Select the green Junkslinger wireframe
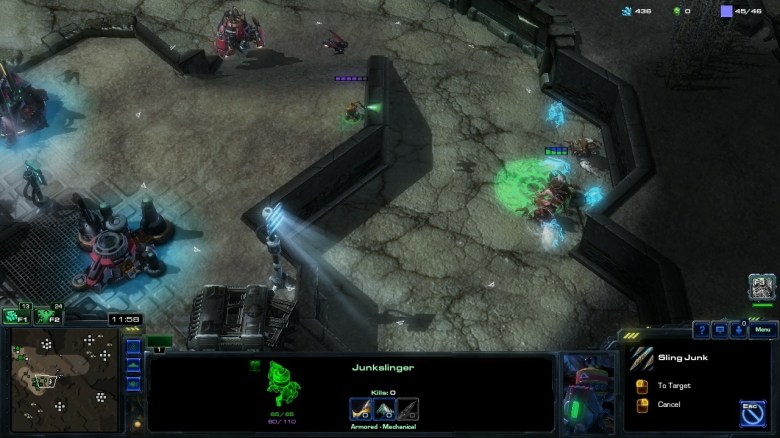780x438 pixels. (x=281, y=384)
